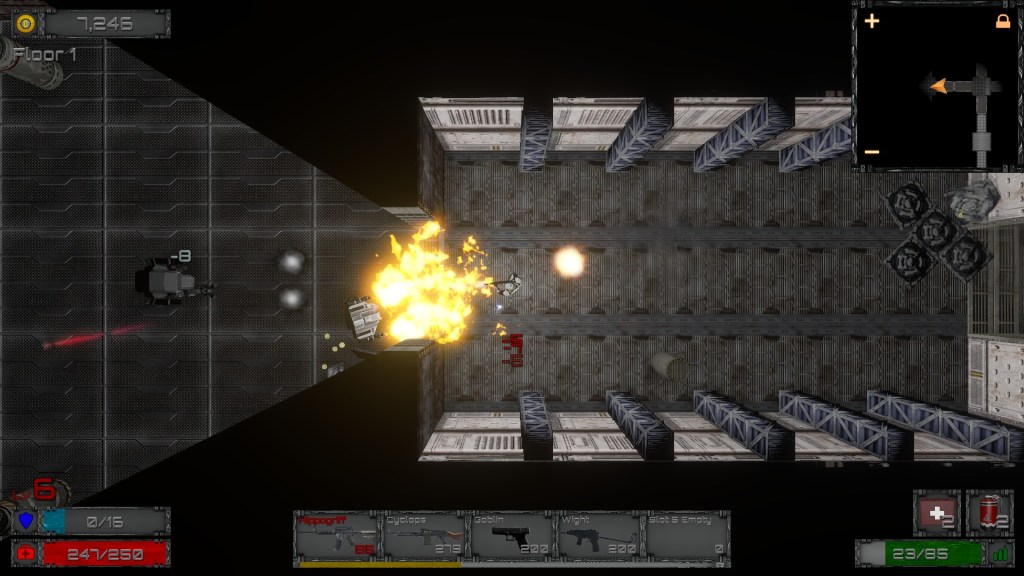This screenshot has width=1024, height=576.
Task: Equip the Goblin pistol
Action: click(511, 537)
